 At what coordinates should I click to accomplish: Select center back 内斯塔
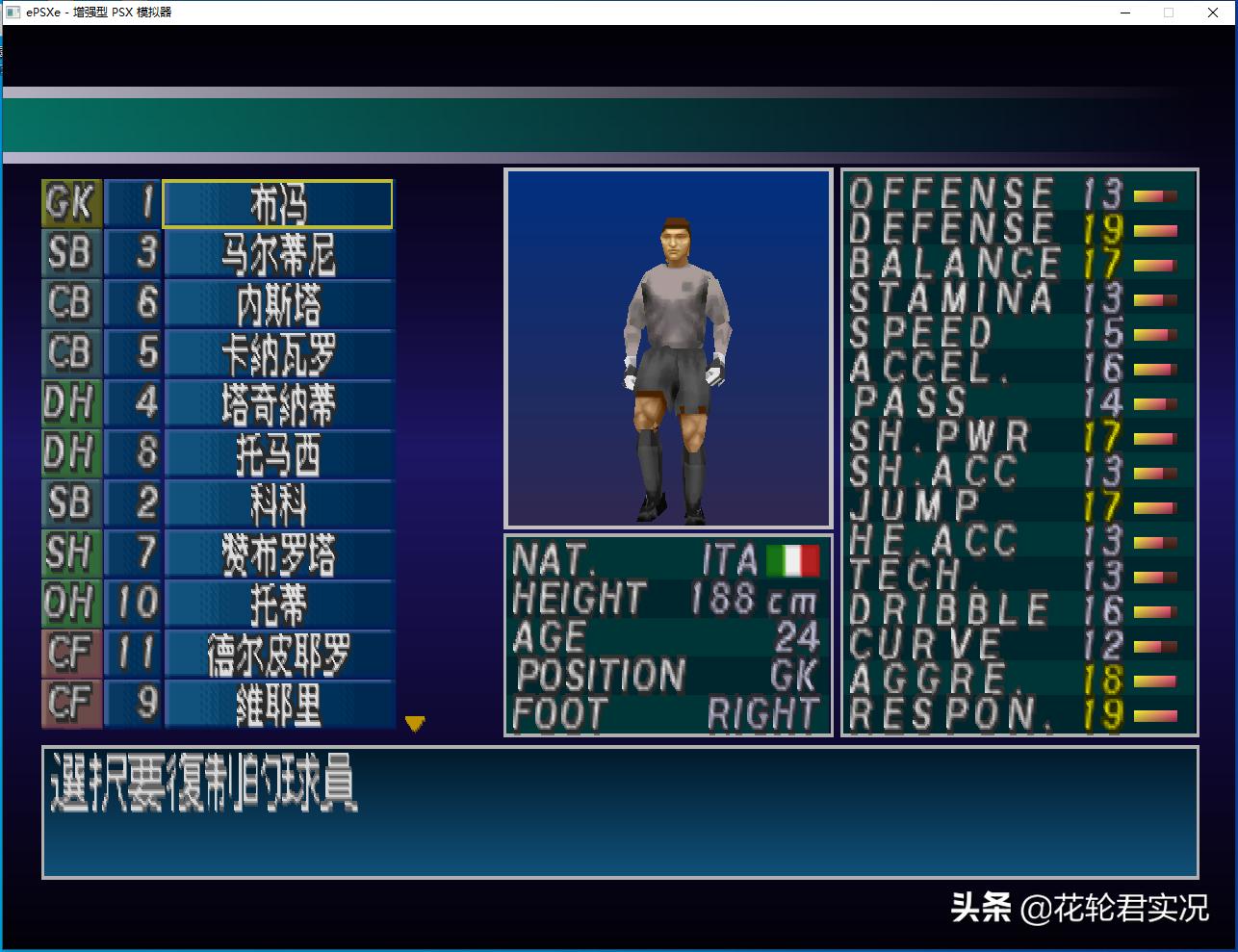(279, 304)
